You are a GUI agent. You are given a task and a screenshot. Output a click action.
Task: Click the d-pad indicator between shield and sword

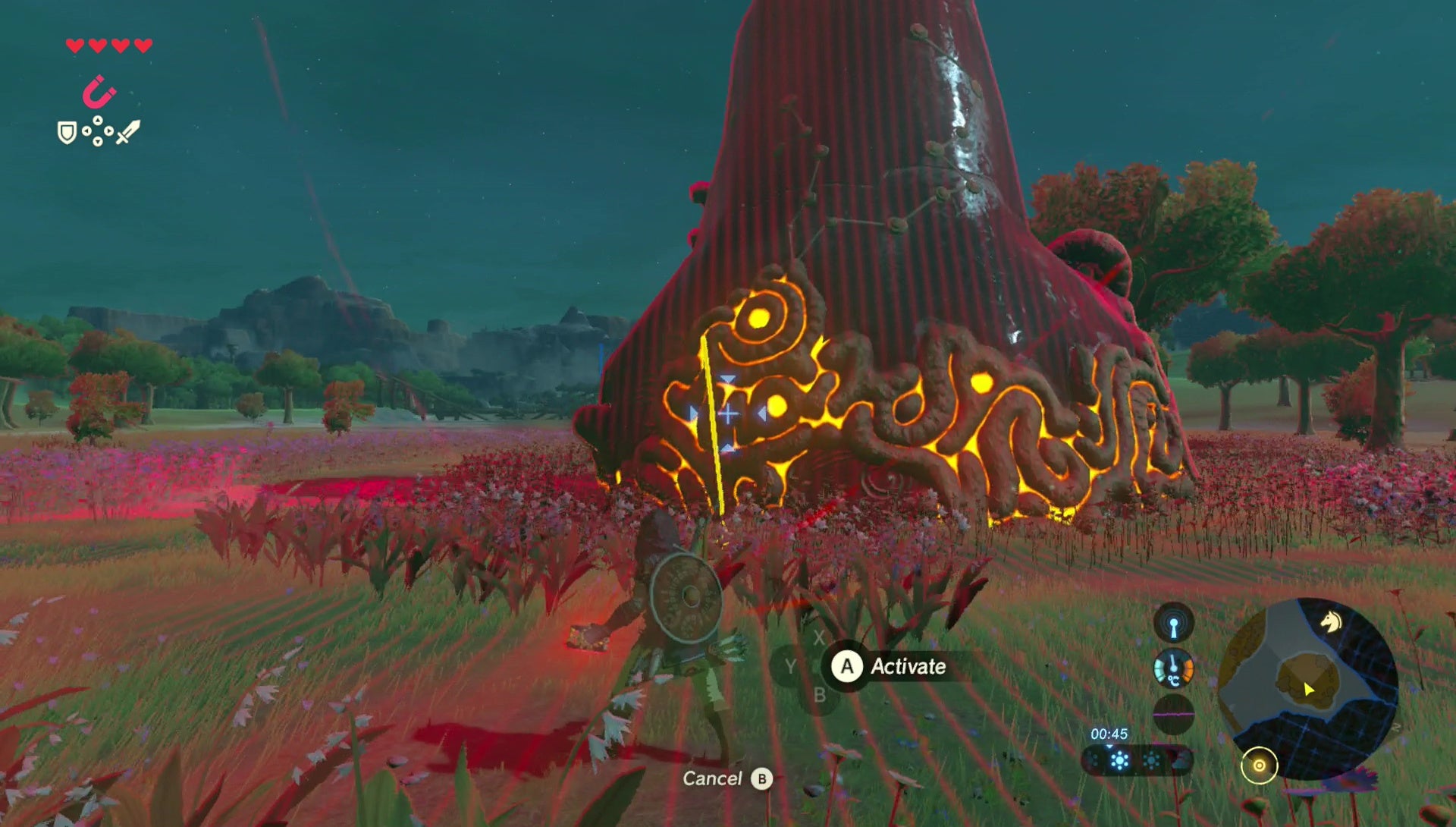[x=97, y=130]
